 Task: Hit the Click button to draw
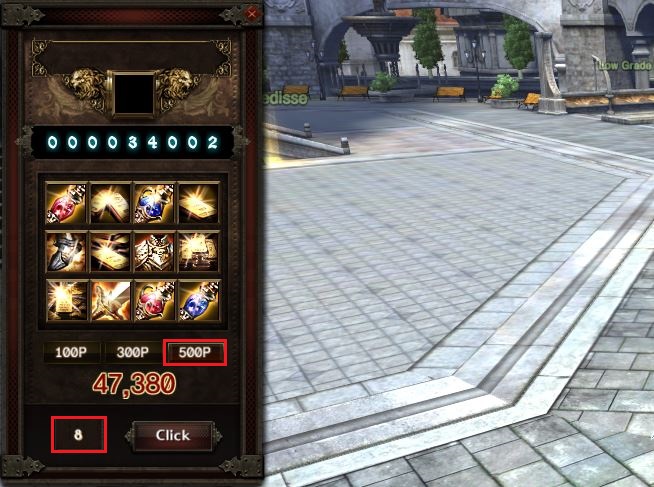pos(173,435)
